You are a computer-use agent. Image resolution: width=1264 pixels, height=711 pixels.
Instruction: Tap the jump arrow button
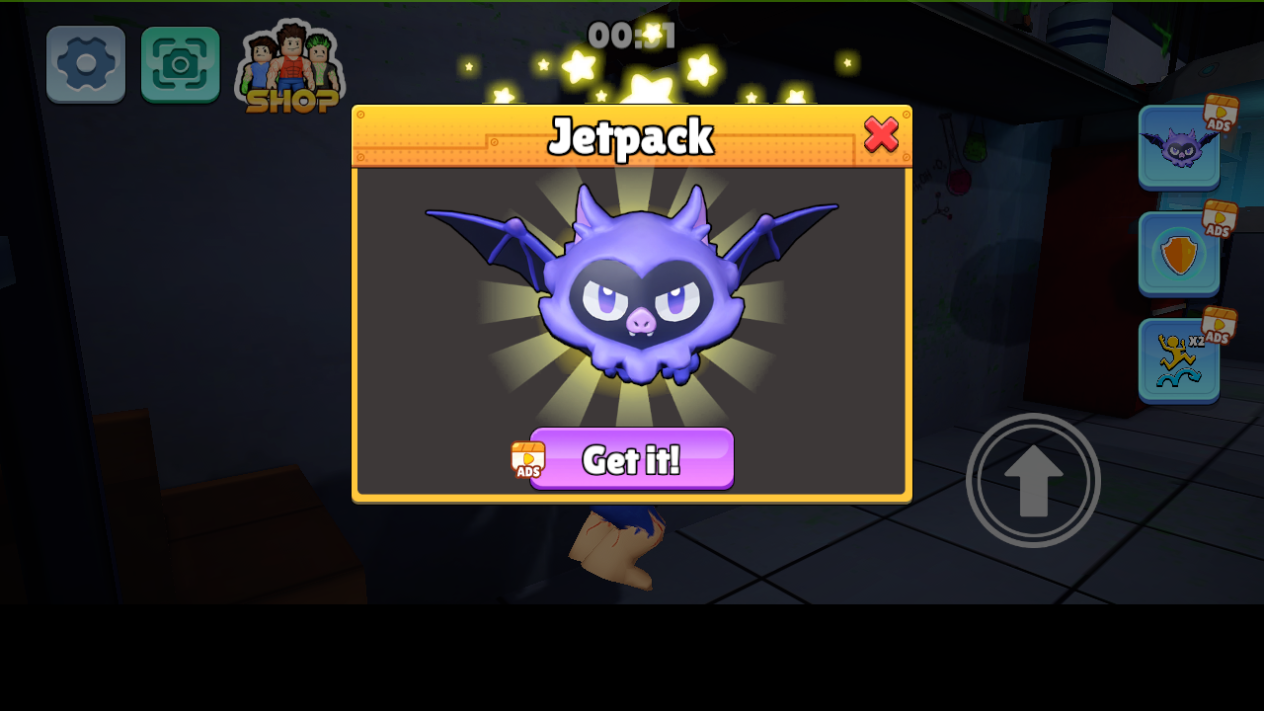[1033, 480]
